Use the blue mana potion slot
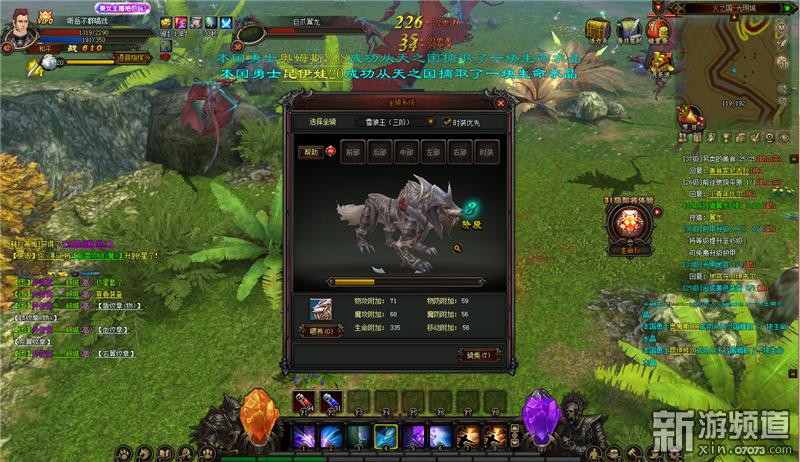 tap(330, 403)
